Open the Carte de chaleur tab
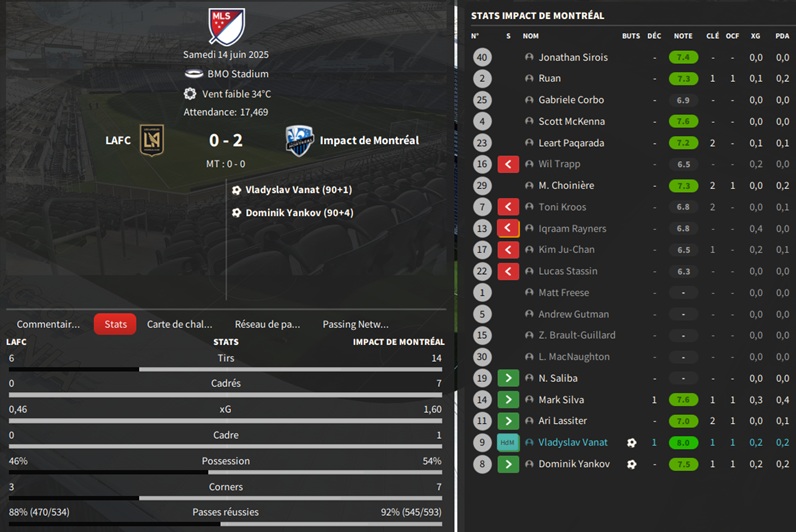The image size is (796, 532). coord(180,324)
